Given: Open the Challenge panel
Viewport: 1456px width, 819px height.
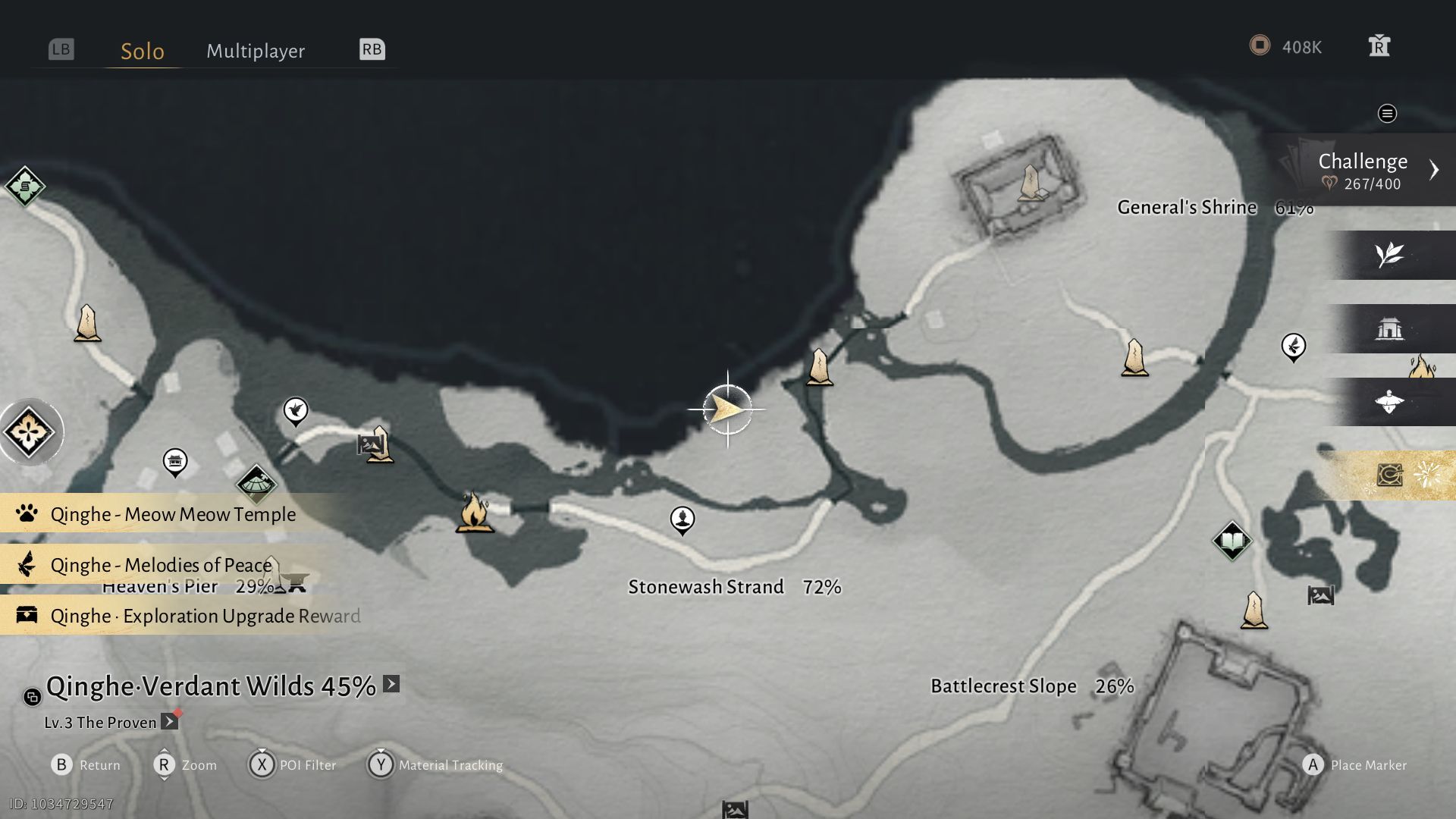Looking at the screenshot, I should (1363, 170).
